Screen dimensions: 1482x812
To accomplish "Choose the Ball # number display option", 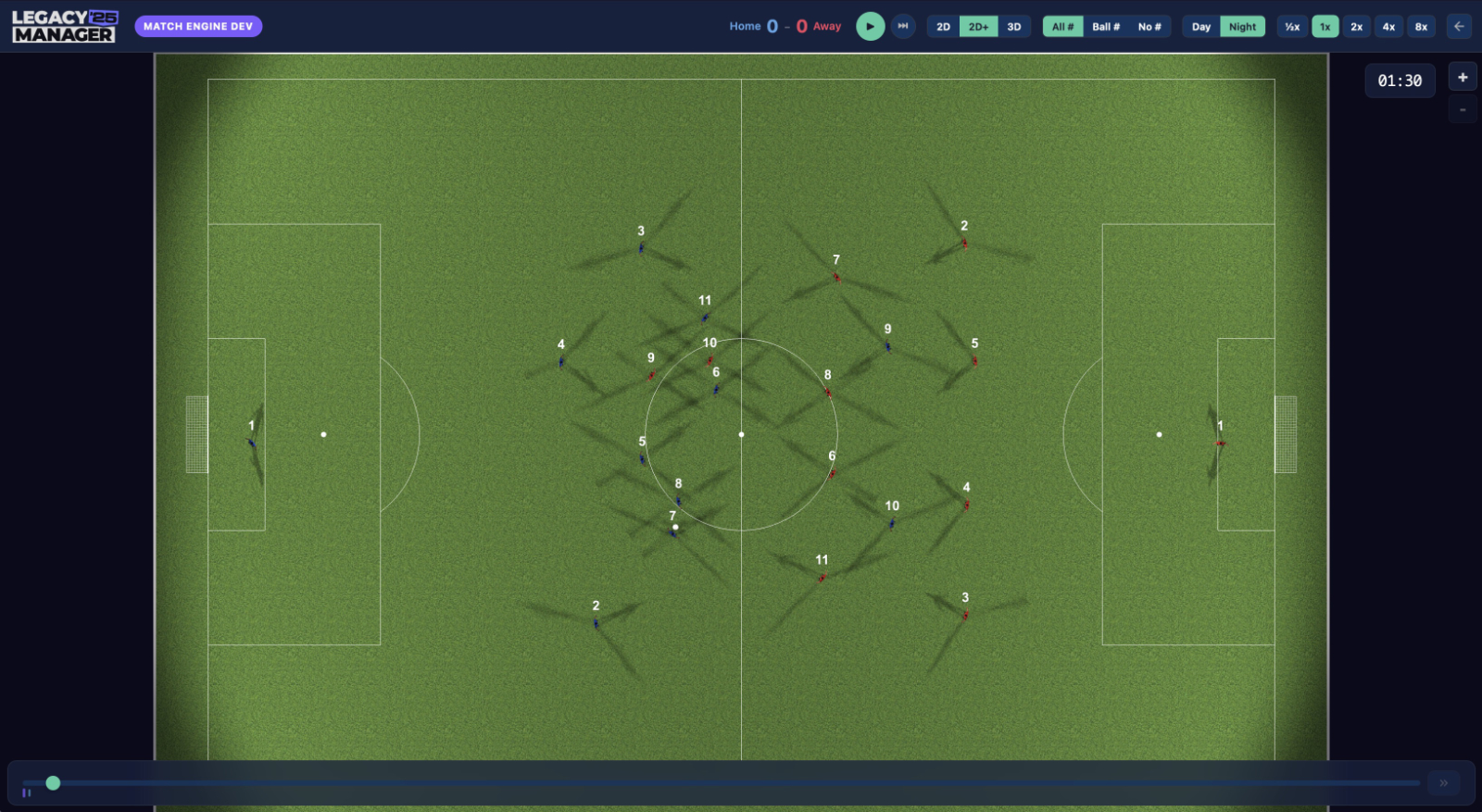I will tap(1106, 27).
